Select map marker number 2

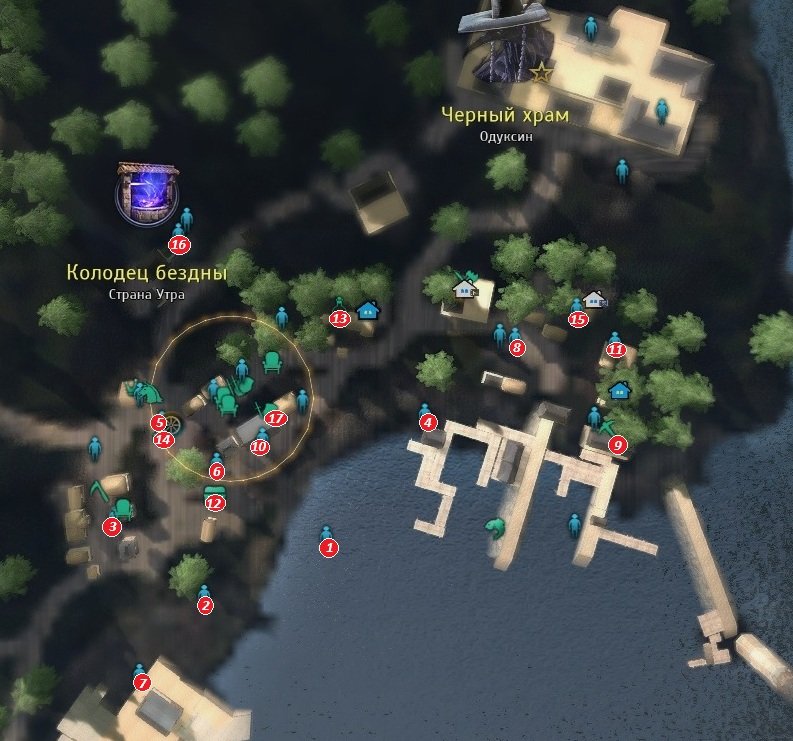tap(205, 605)
